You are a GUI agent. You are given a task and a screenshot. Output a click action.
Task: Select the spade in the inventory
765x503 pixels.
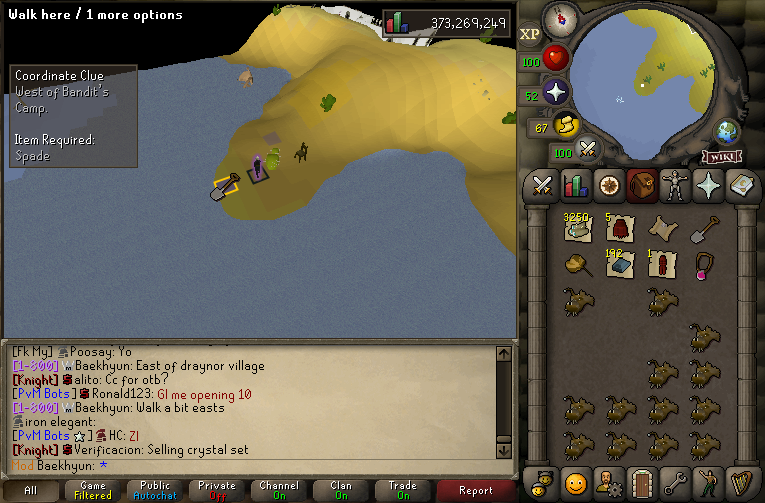[706, 230]
